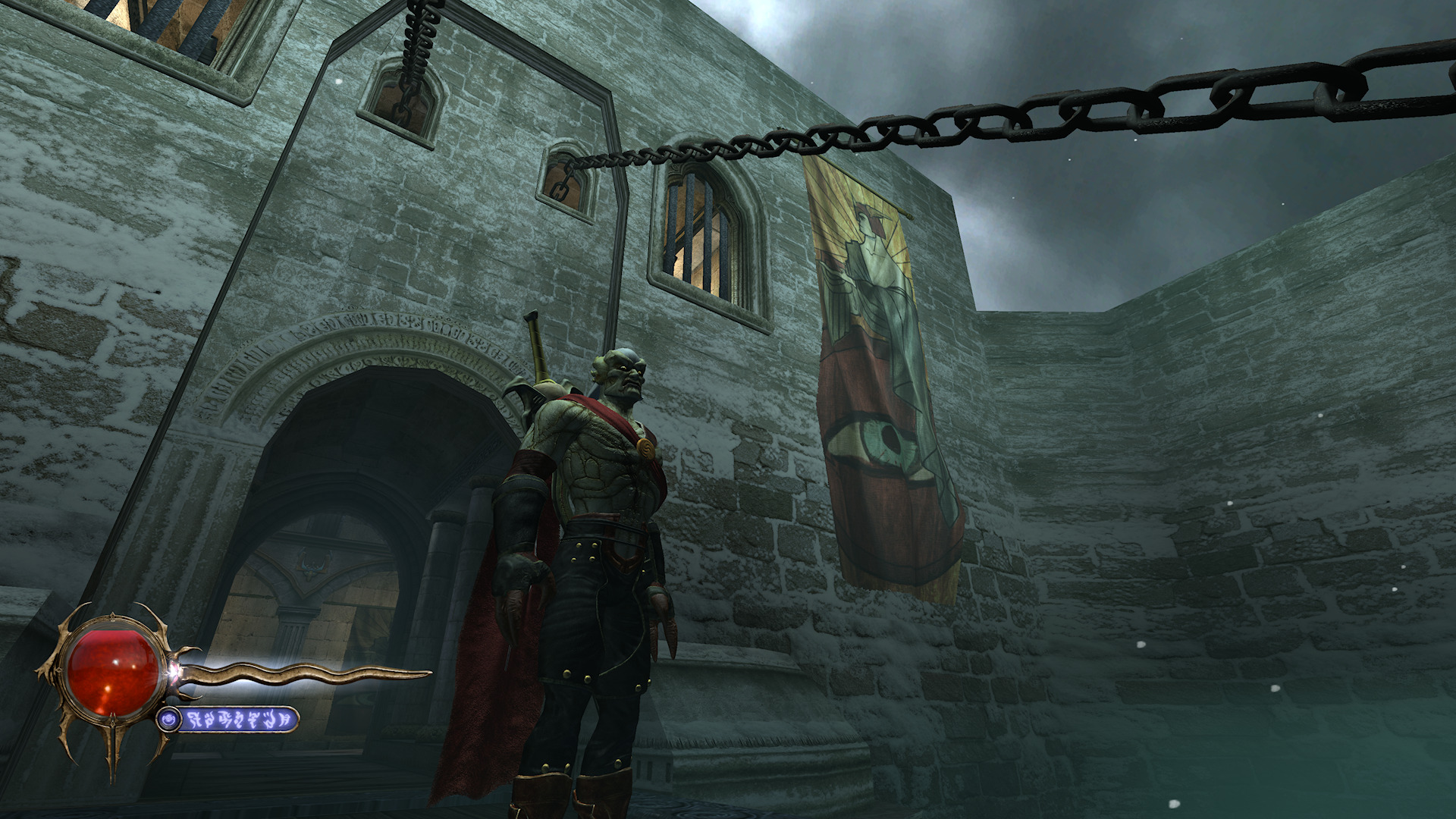Click the blue telekinesis spiral icon
Viewport: 1456px width, 819px height.
coord(169,718)
